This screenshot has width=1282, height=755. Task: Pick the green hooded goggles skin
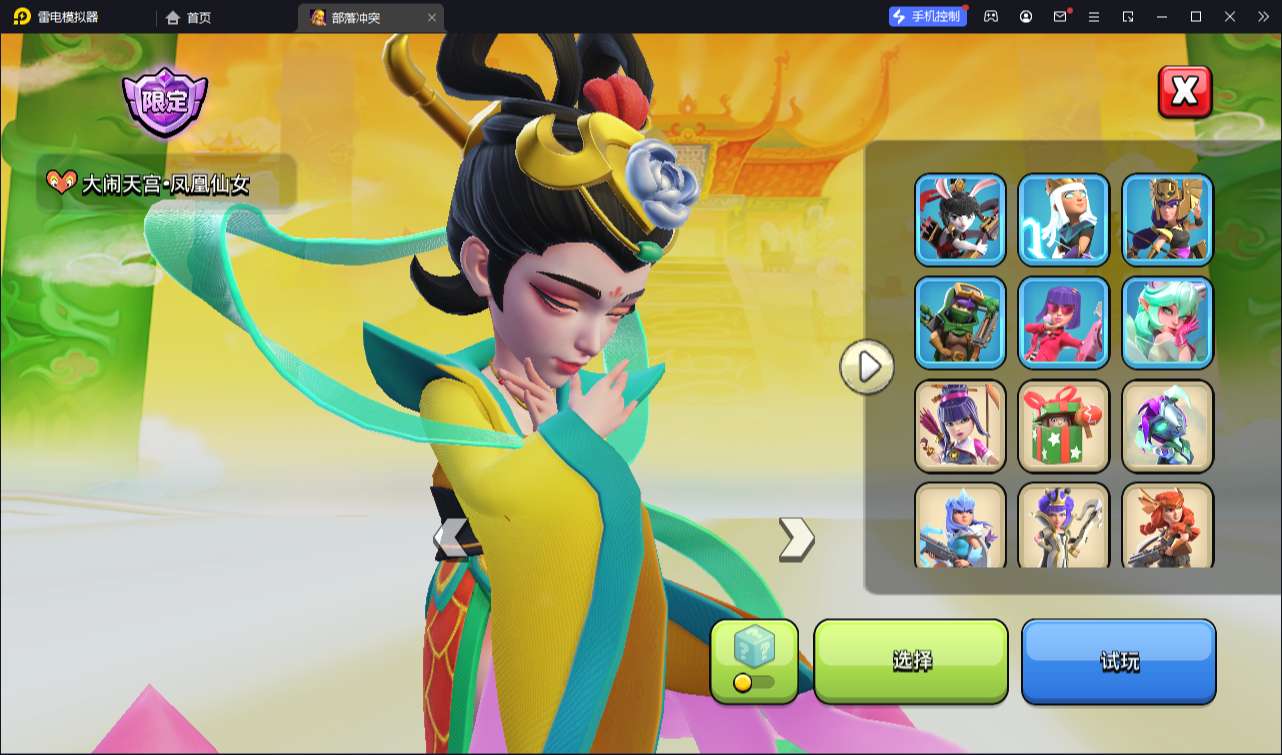[960, 322]
